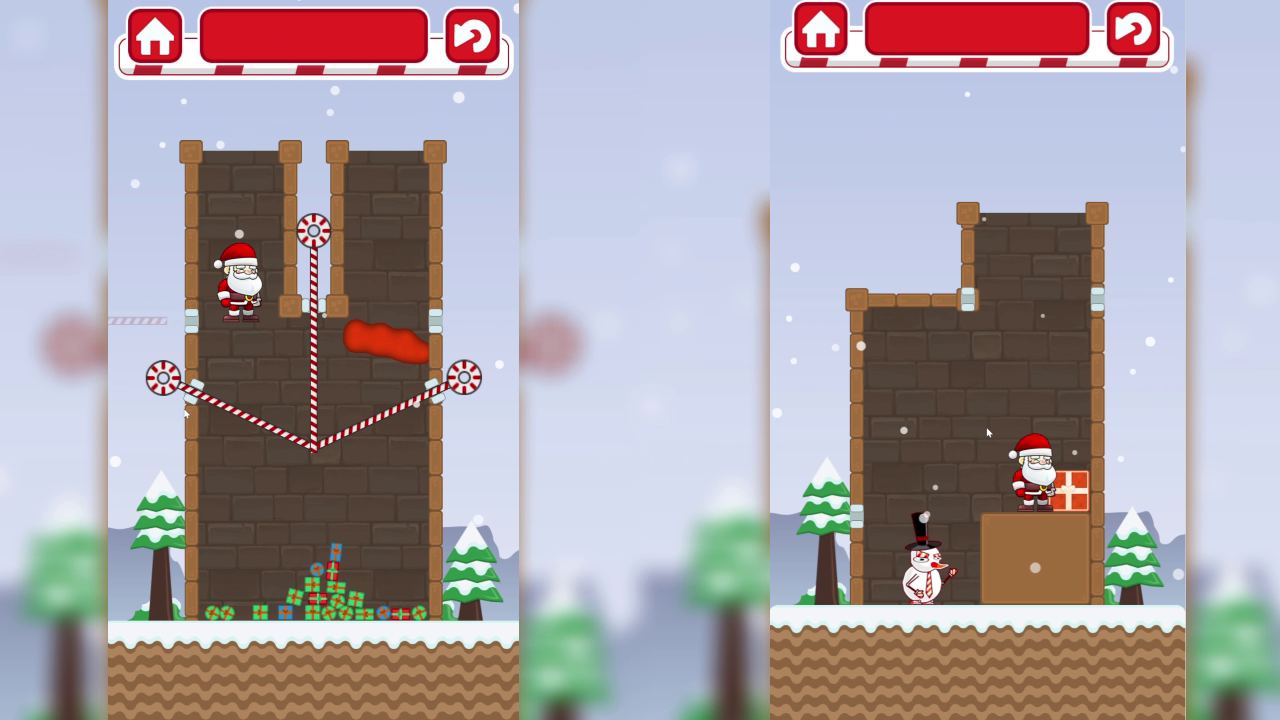This screenshot has height=720, width=1280.
Task: Click the horizontal candy rope left of Santa
Action: [x=140, y=318]
